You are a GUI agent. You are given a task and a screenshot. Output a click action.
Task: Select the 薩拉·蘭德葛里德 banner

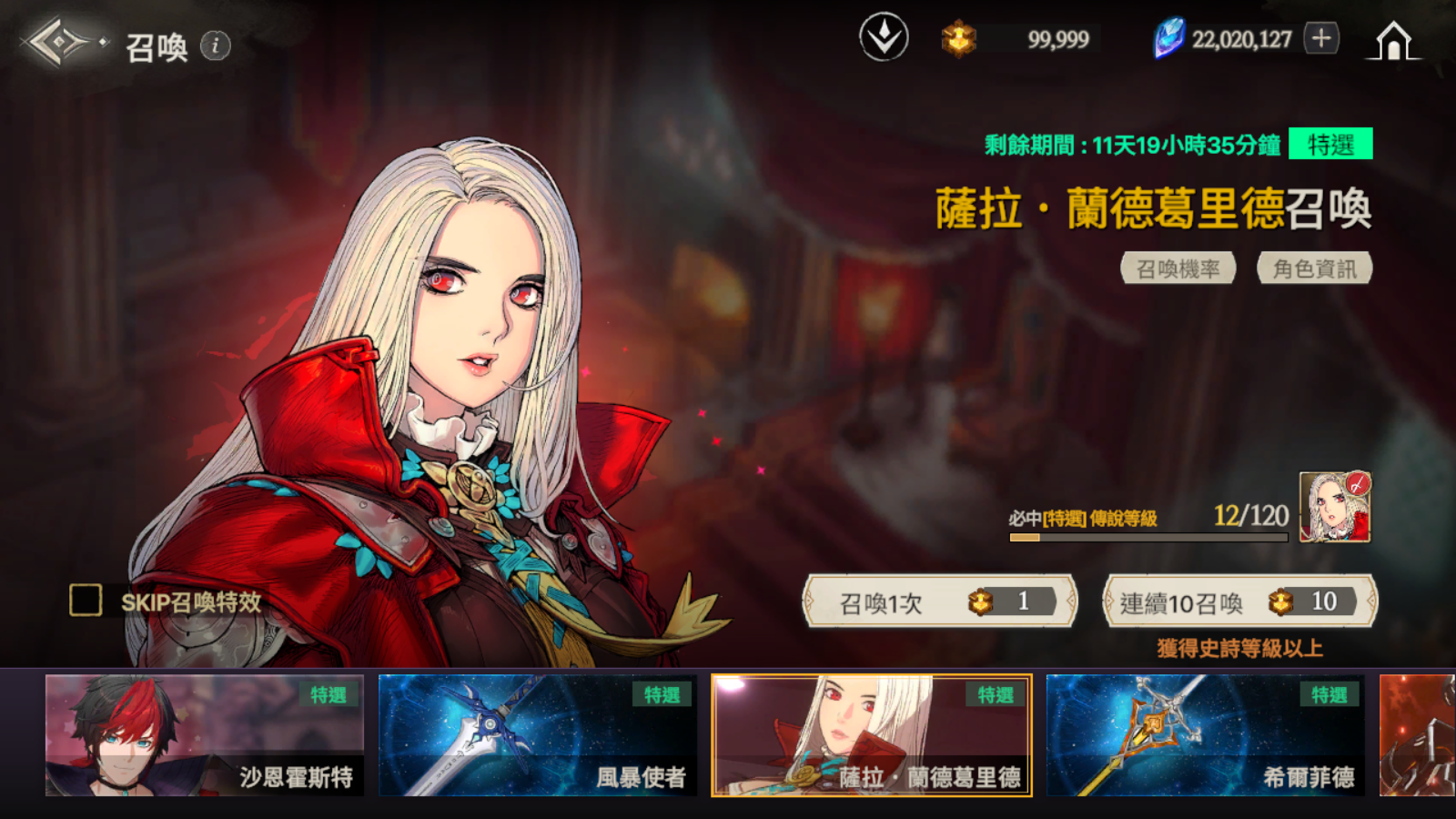[x=872, y=735]
